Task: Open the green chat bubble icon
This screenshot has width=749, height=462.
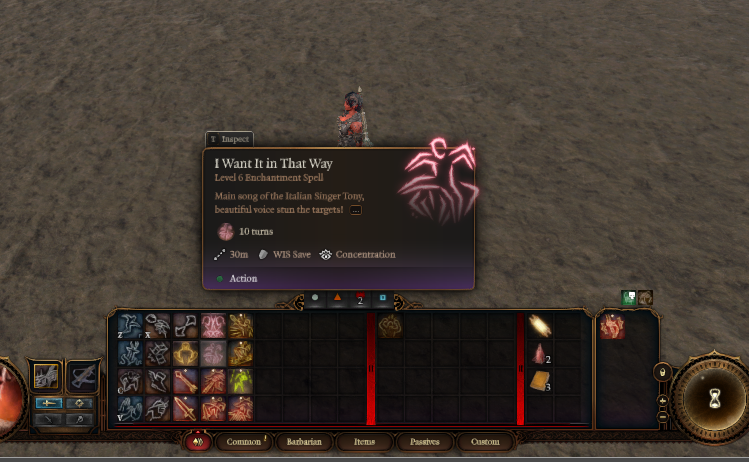Action: coord(629,297)
